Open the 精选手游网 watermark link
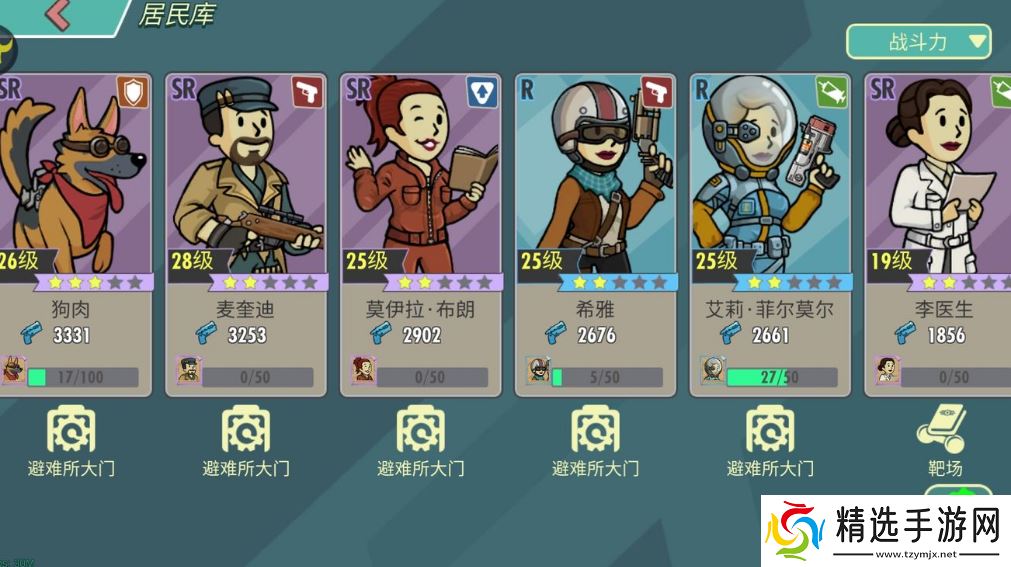Image resolution: width=1011 pixels, height=567 pixels. click(885, 530)
